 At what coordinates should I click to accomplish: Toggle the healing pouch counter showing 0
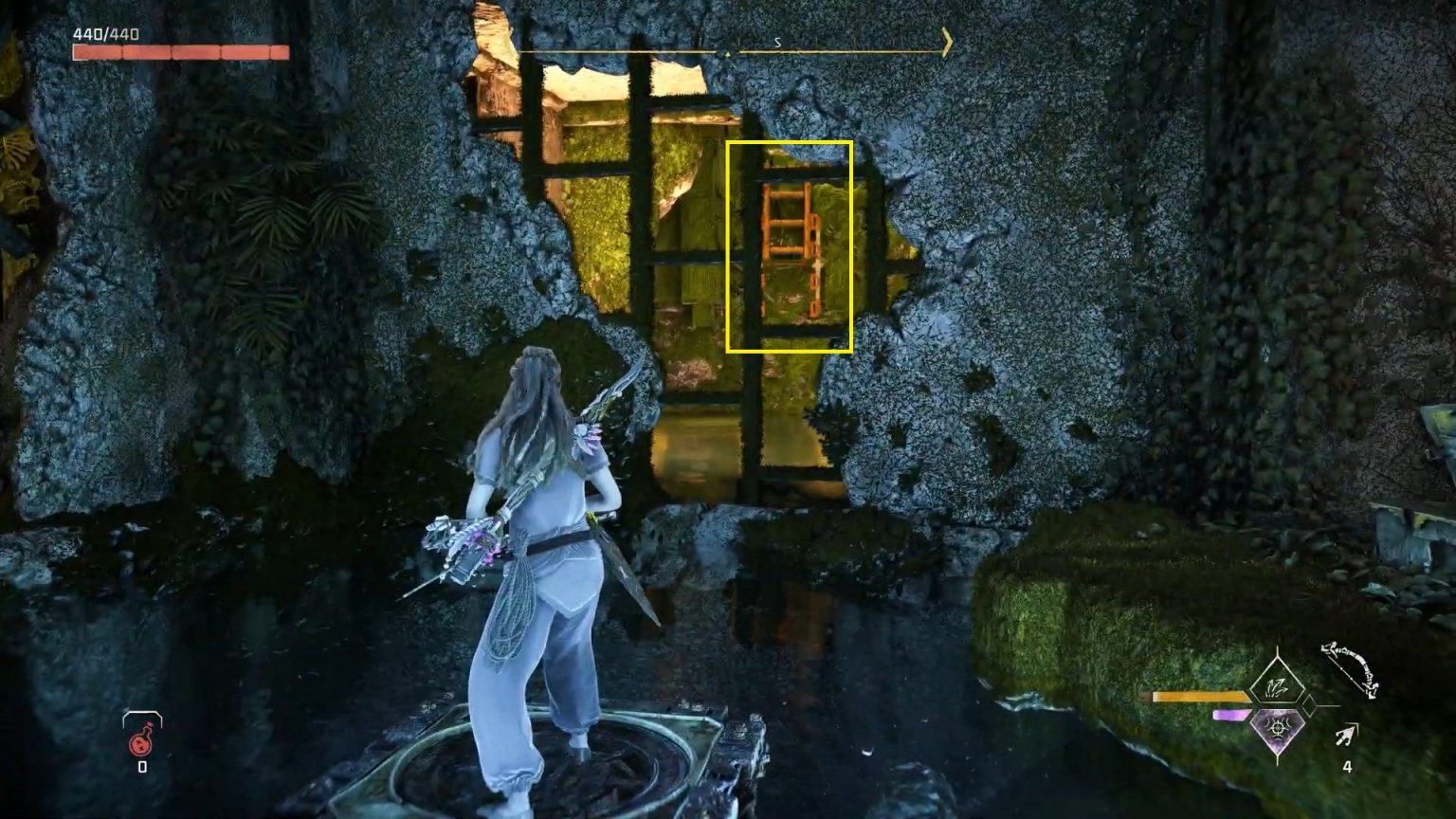tap(142, 766)
